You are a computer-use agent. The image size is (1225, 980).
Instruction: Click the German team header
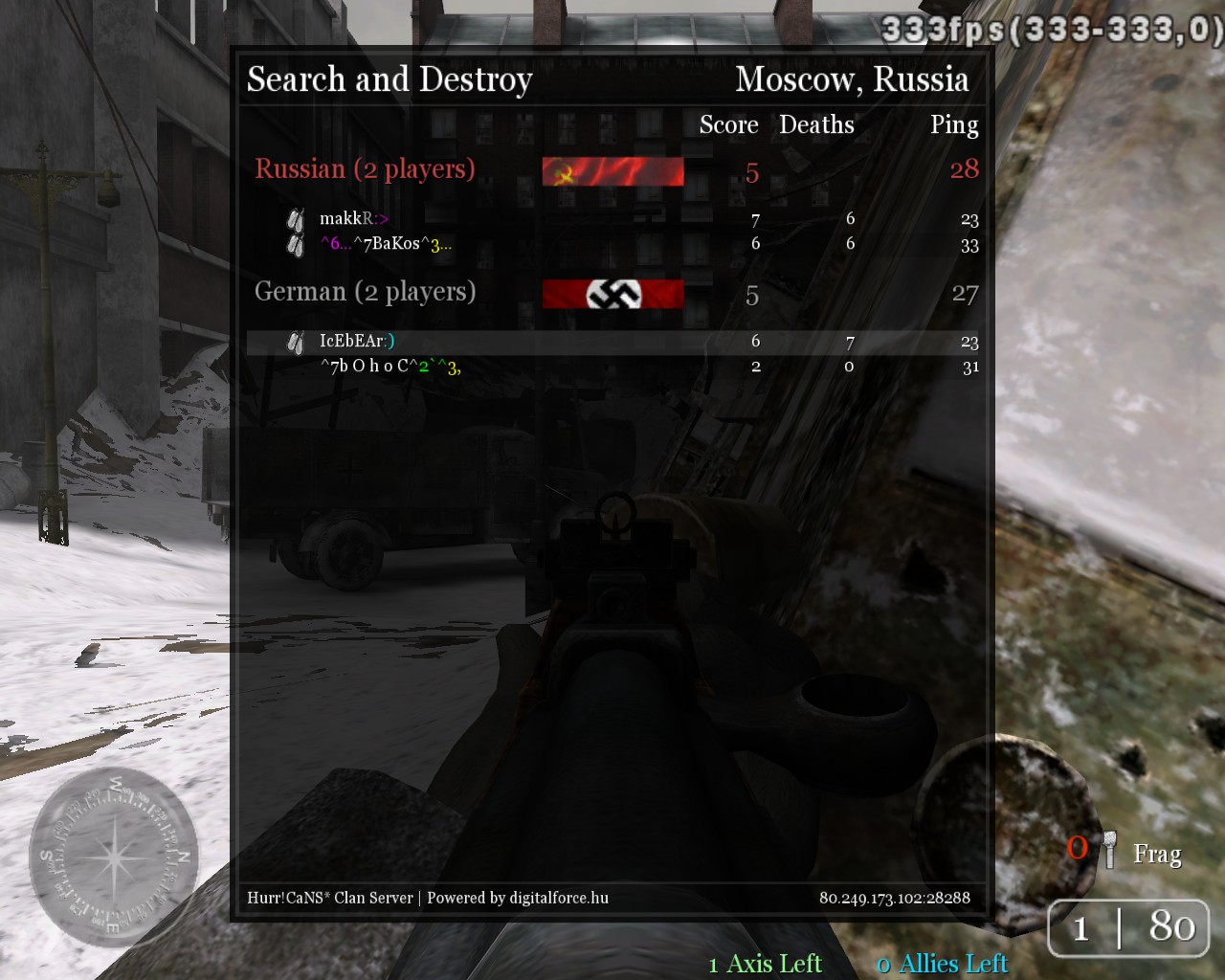[365, 292]
